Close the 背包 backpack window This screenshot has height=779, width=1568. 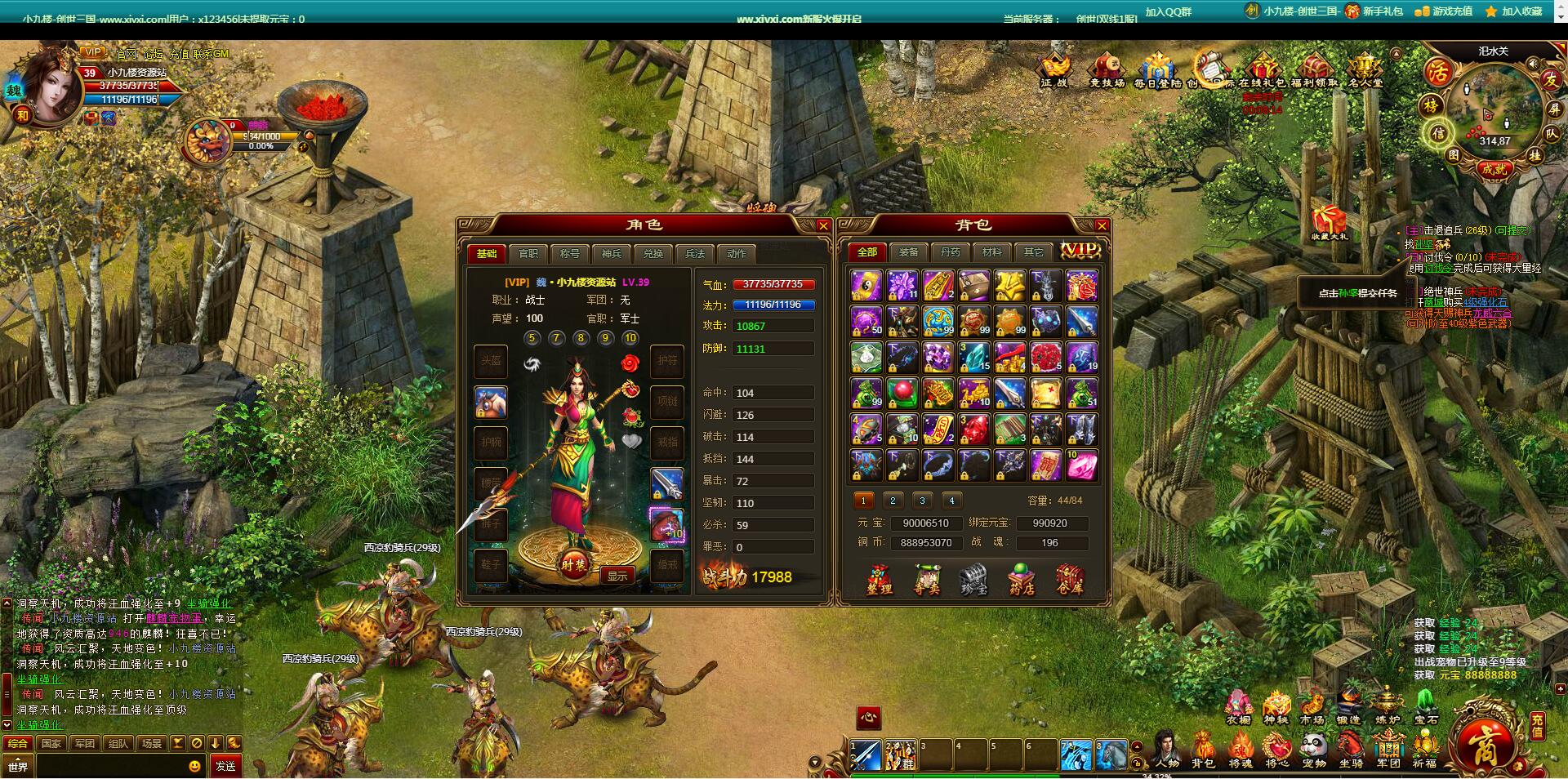pos(1102,226)
